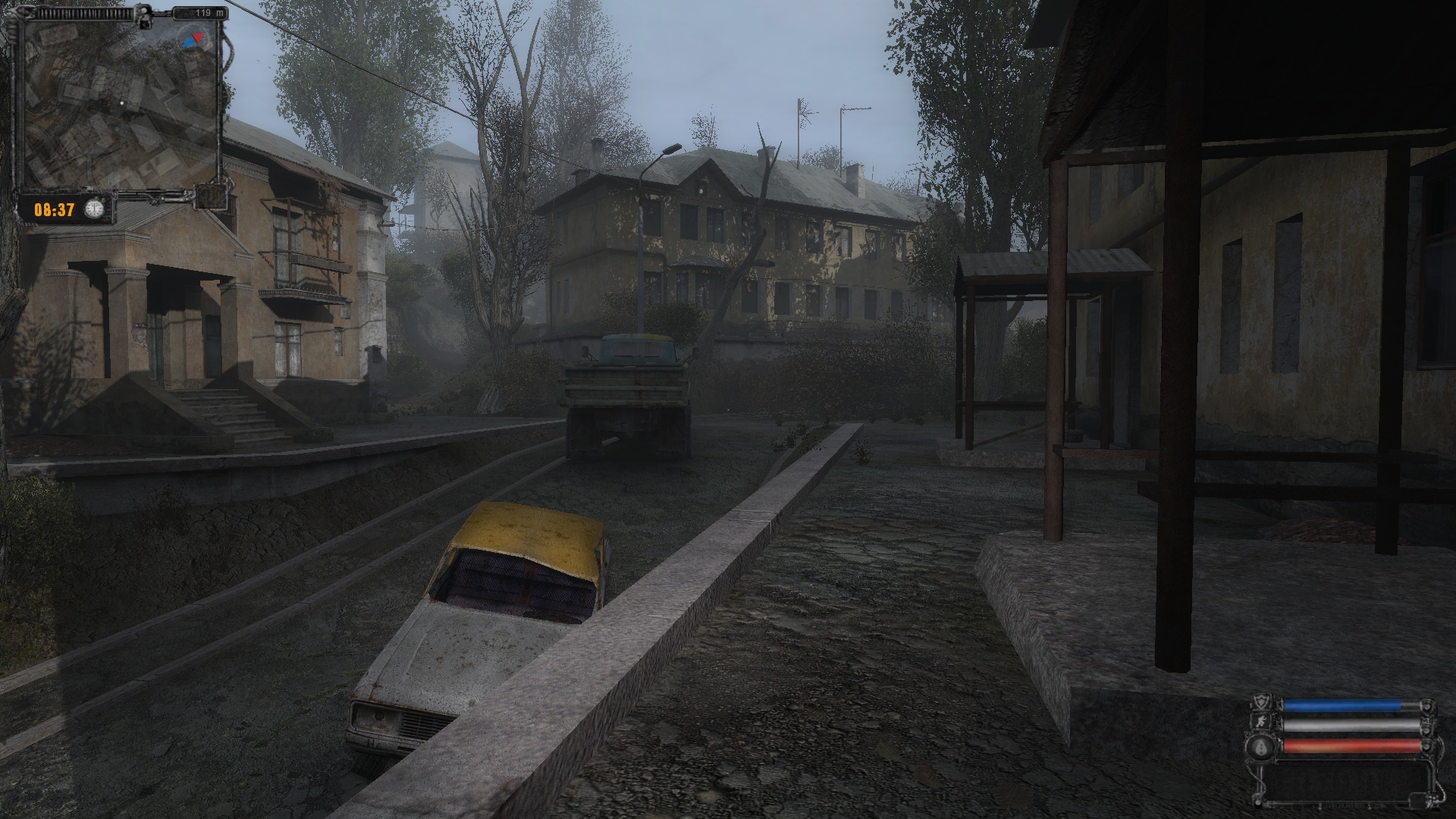
Task: Select the red-blue compass on minimap
Action: [193, 38]
